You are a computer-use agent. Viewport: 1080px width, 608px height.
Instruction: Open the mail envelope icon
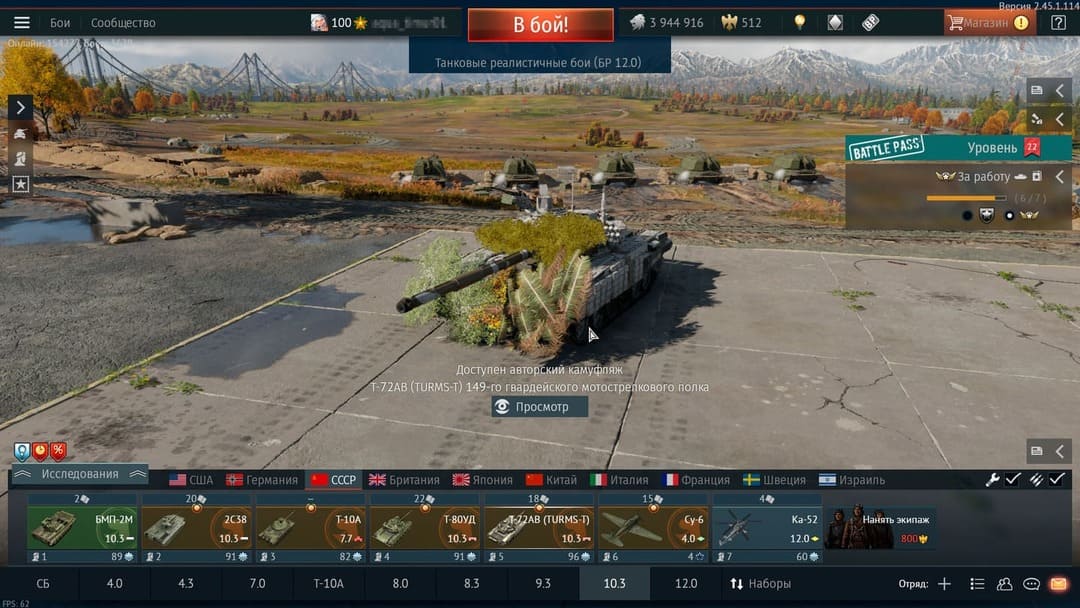1059,583
